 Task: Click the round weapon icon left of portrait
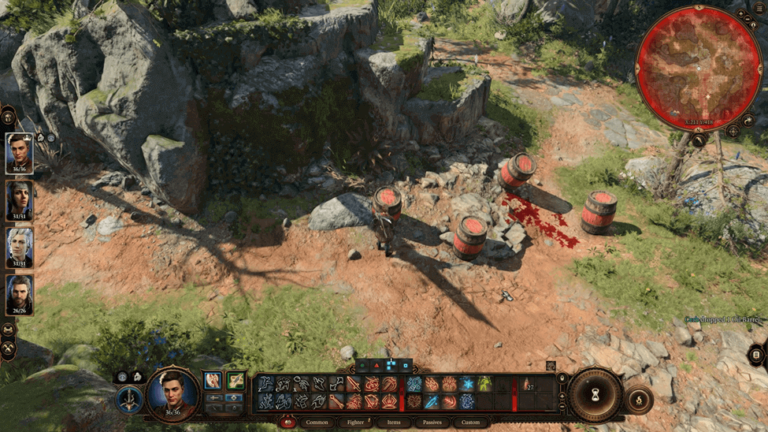pyautogui.click(x=130, y=400)
